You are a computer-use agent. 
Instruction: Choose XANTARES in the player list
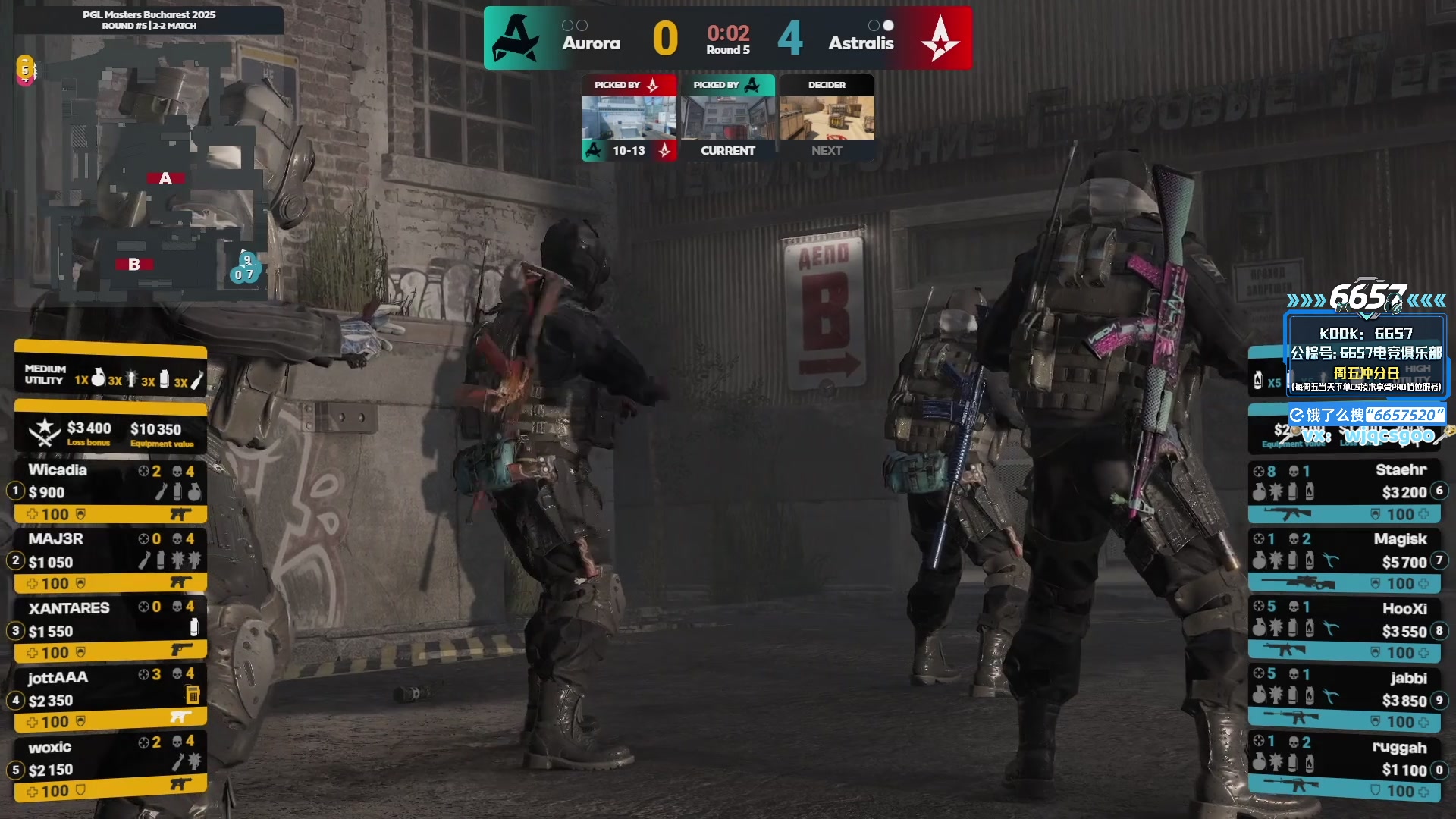coord(110,629)
